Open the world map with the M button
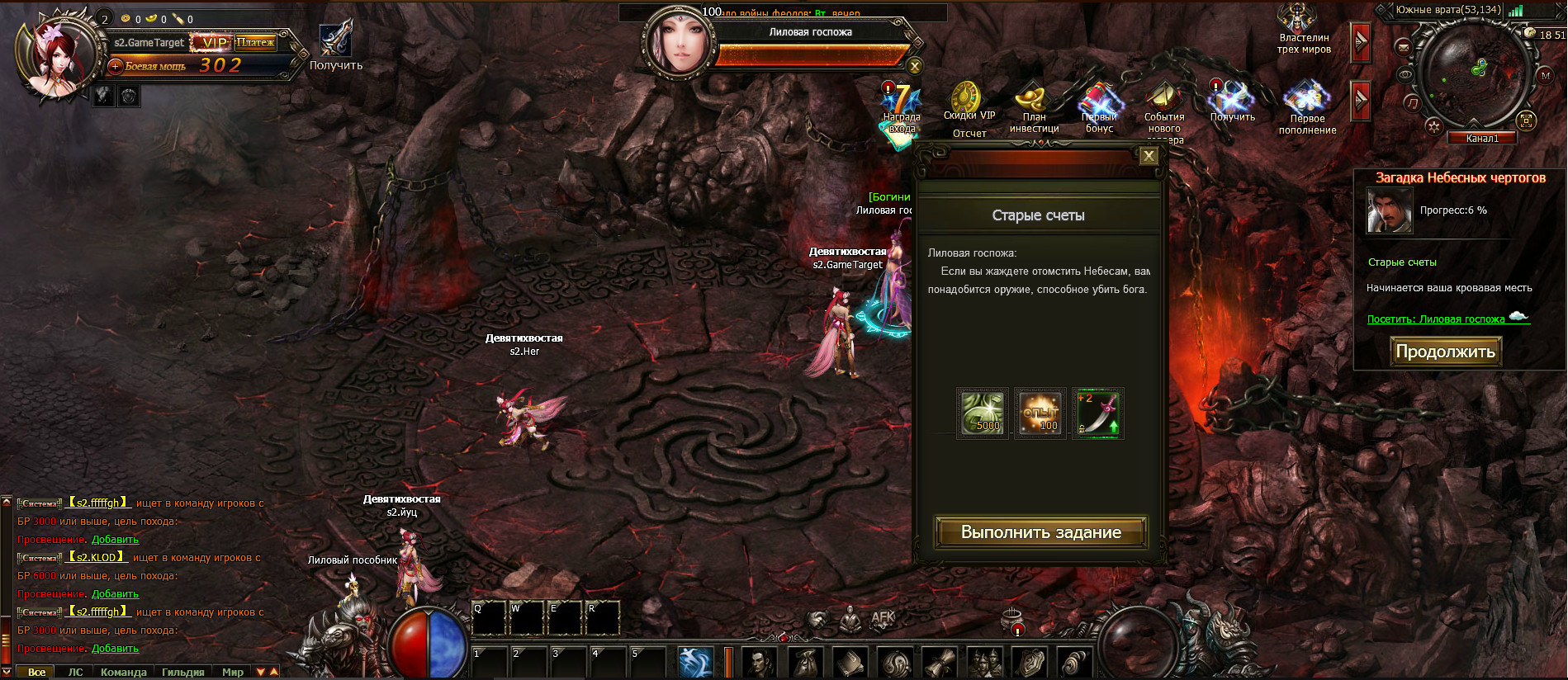 [x=1546, y=76]
